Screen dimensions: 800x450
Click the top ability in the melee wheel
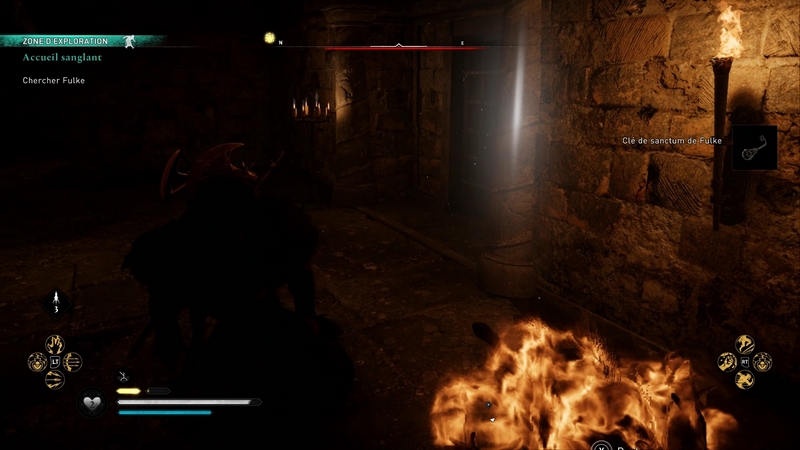point(745,344)
